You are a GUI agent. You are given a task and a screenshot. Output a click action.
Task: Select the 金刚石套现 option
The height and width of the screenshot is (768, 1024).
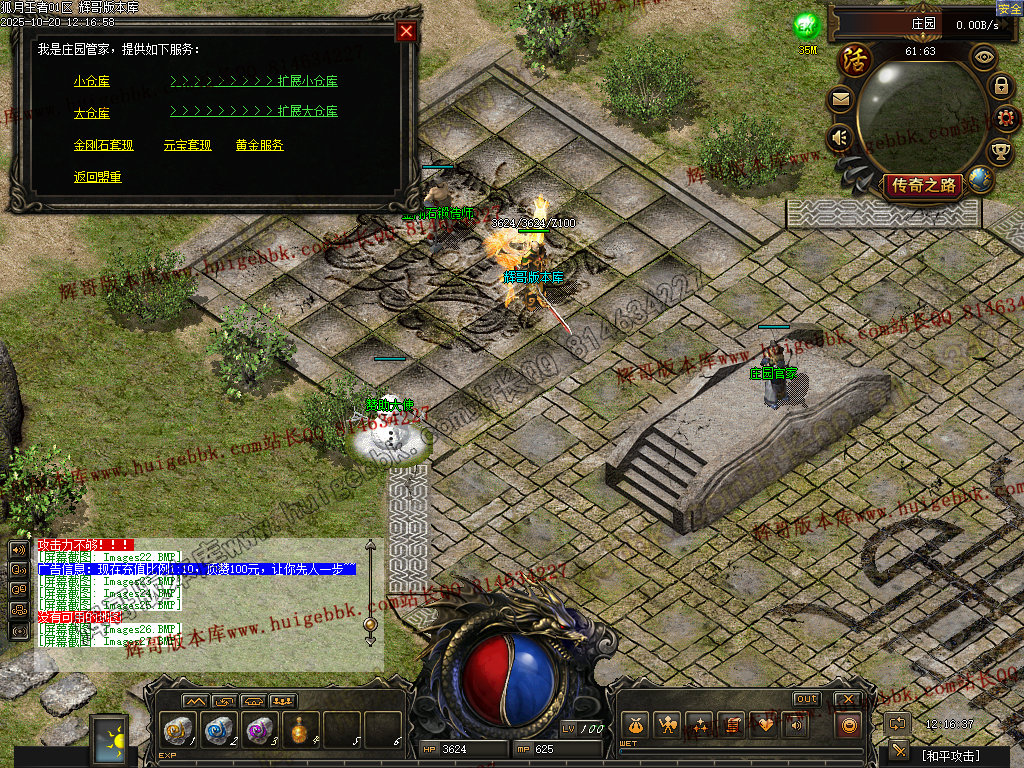(103, 145)
